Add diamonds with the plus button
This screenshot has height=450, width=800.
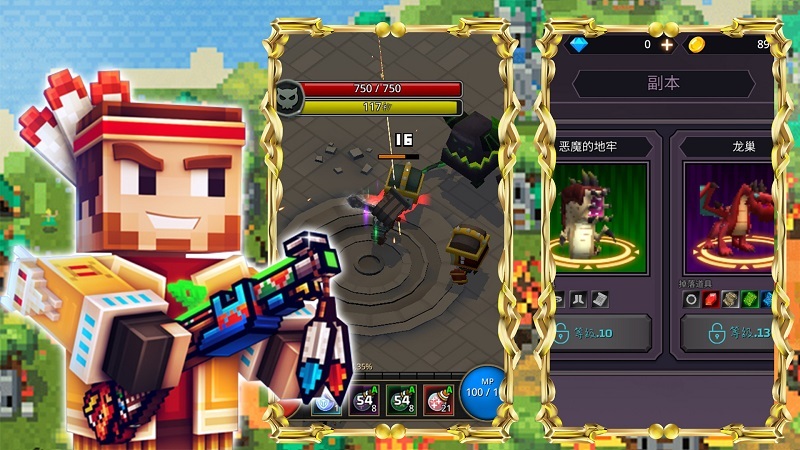[x=667, y=45]
